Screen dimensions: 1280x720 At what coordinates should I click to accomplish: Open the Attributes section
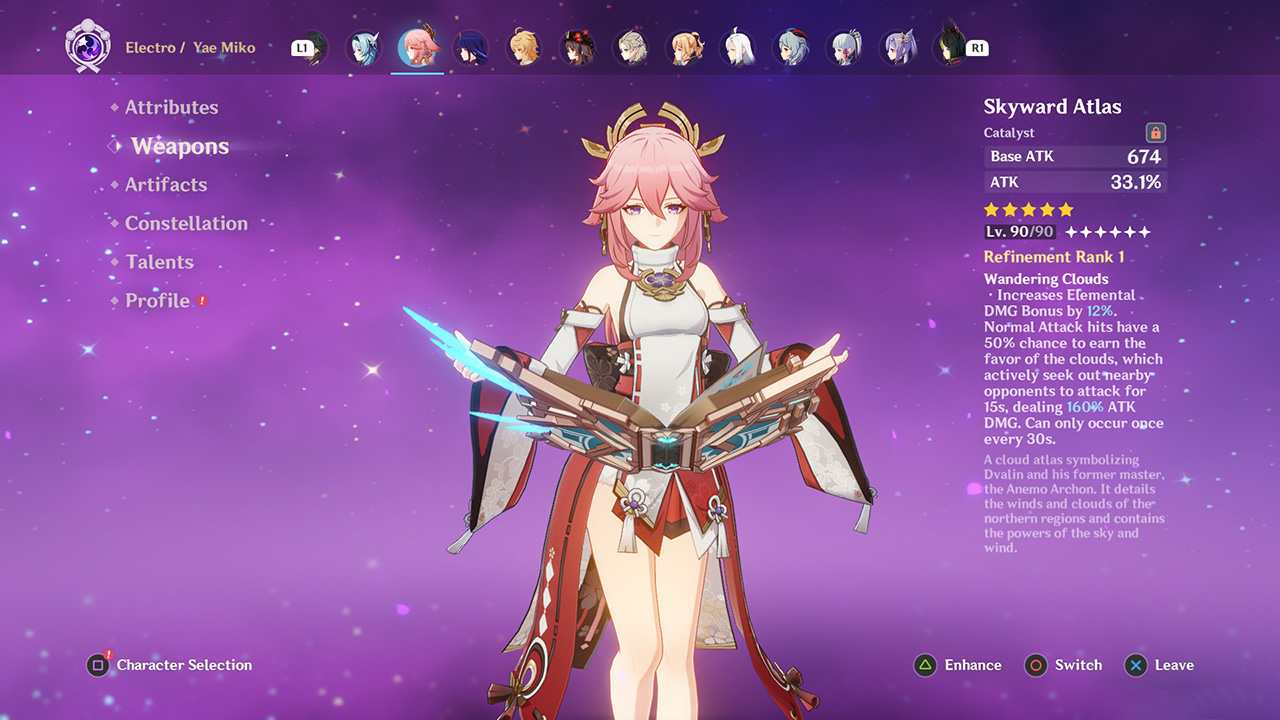(x=171, y=108)
